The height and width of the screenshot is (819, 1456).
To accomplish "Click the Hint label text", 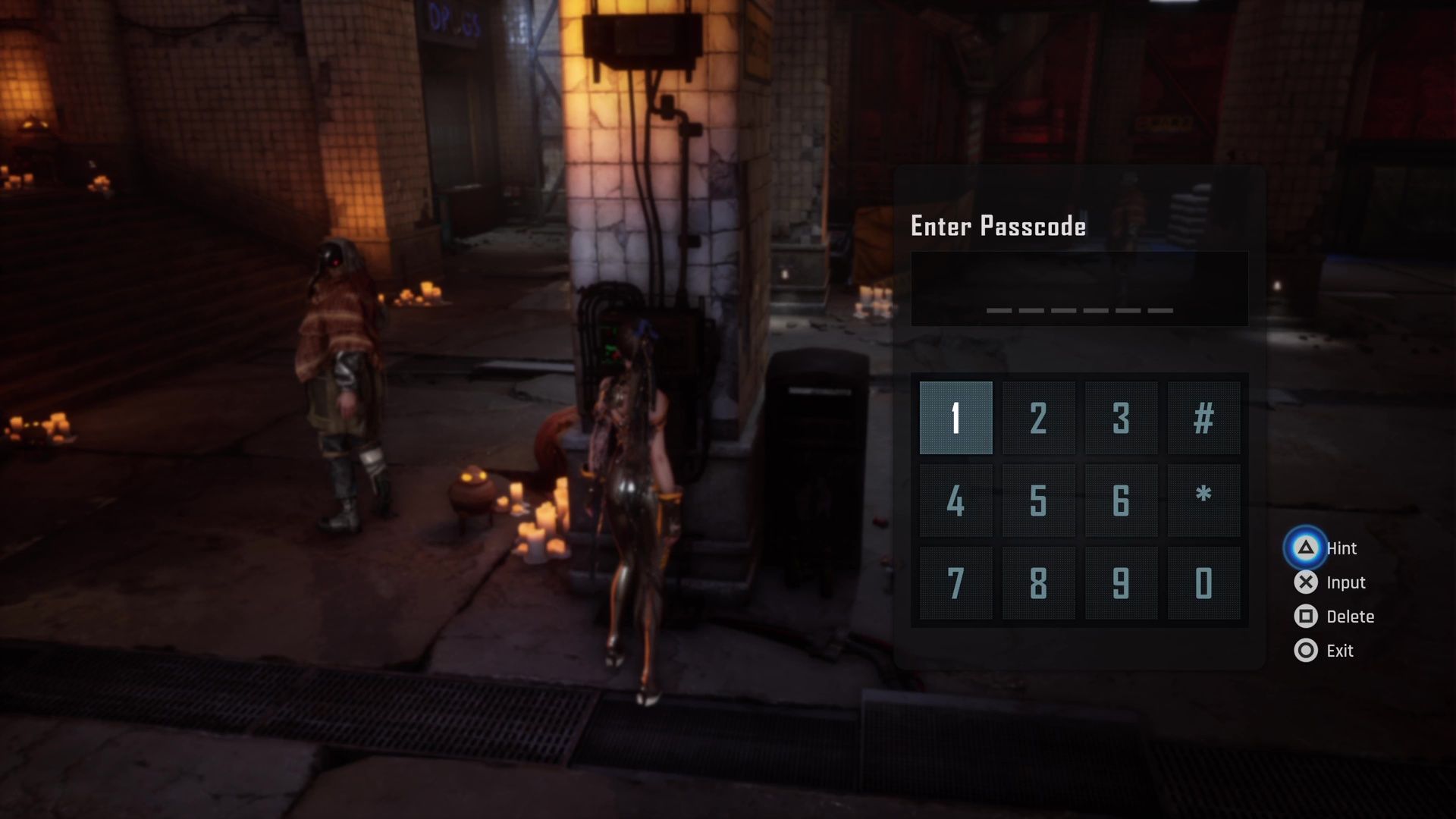I will (x=1342, y=548).
